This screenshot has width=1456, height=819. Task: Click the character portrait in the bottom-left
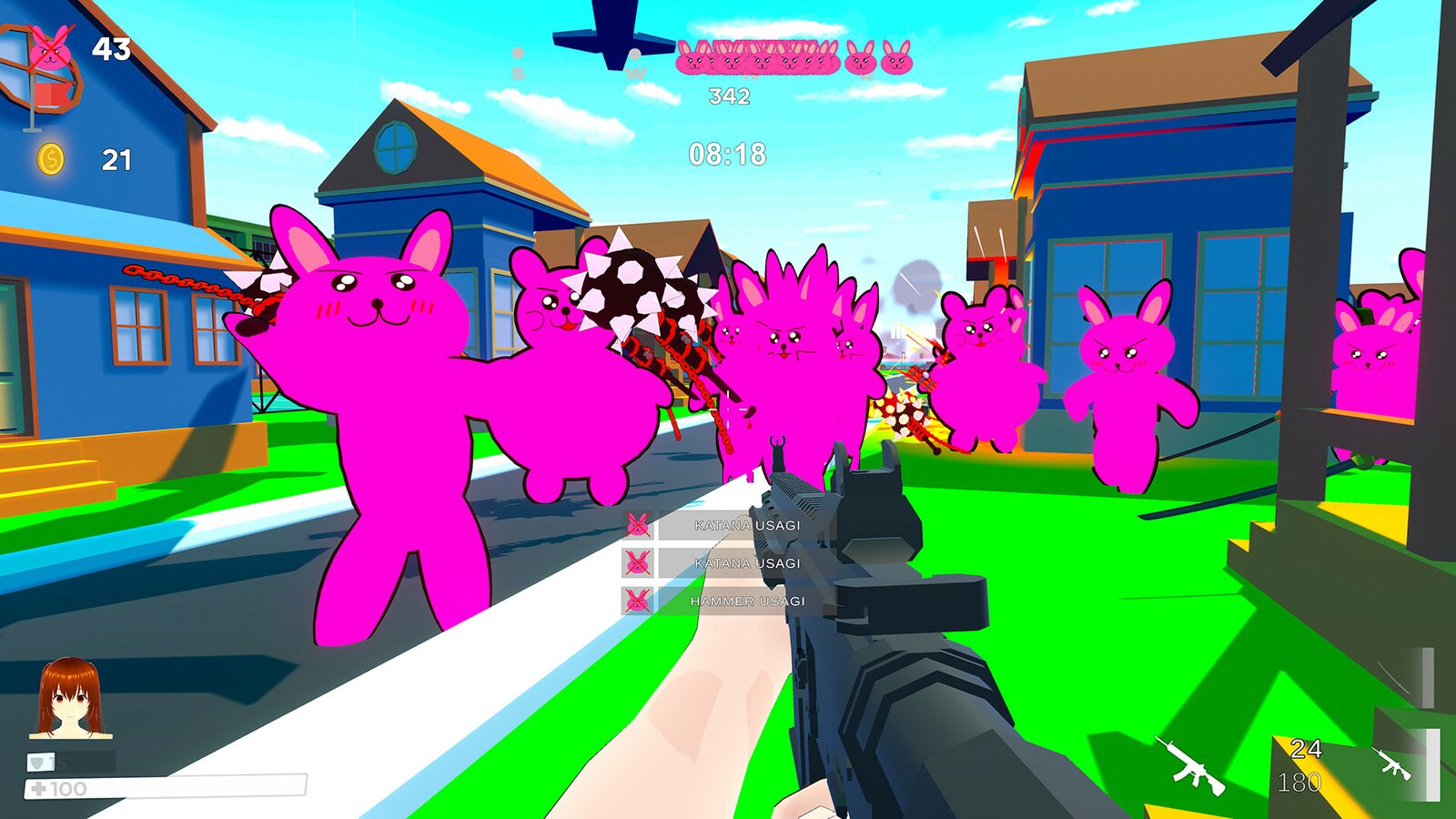[68, 698]
